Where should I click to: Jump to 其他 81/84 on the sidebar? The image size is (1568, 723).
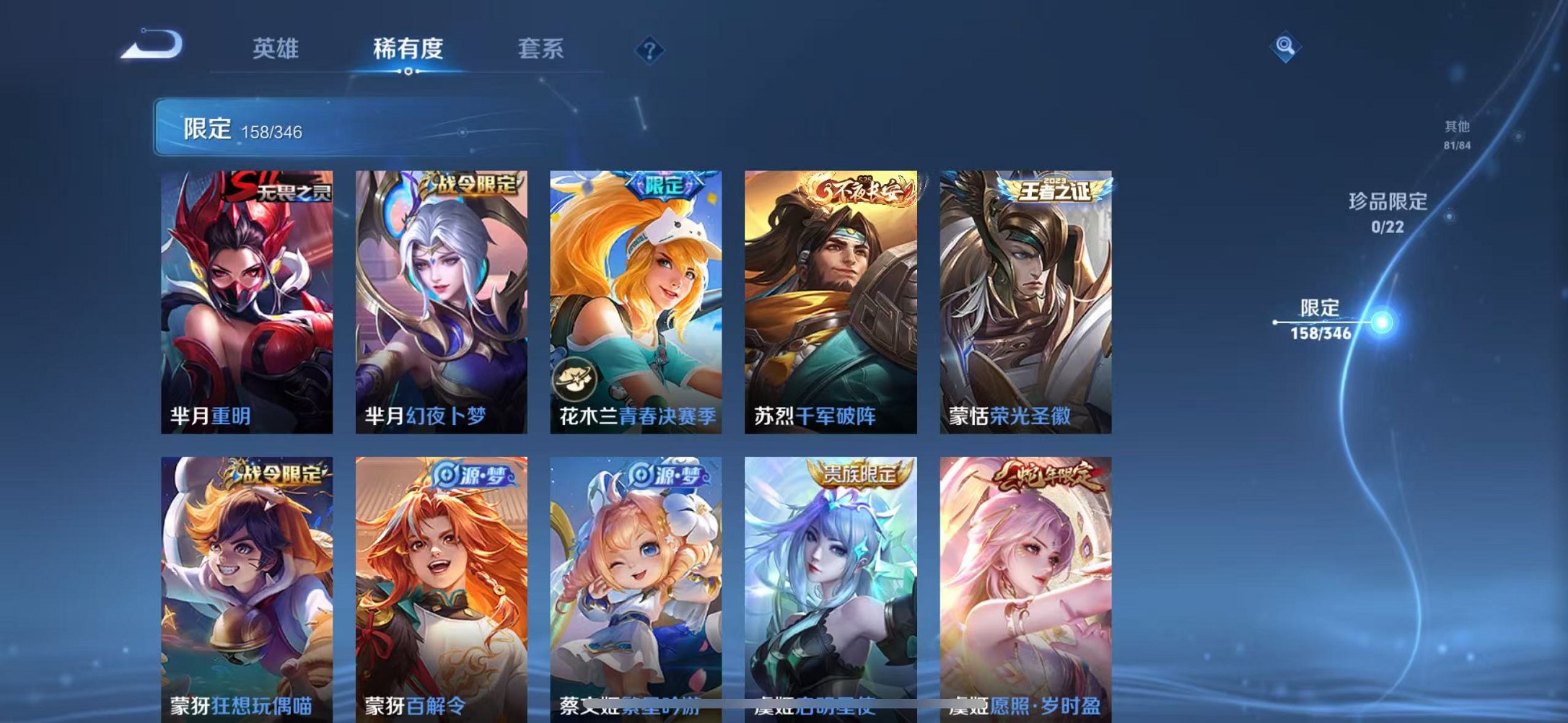click(x=1459, y=136)
